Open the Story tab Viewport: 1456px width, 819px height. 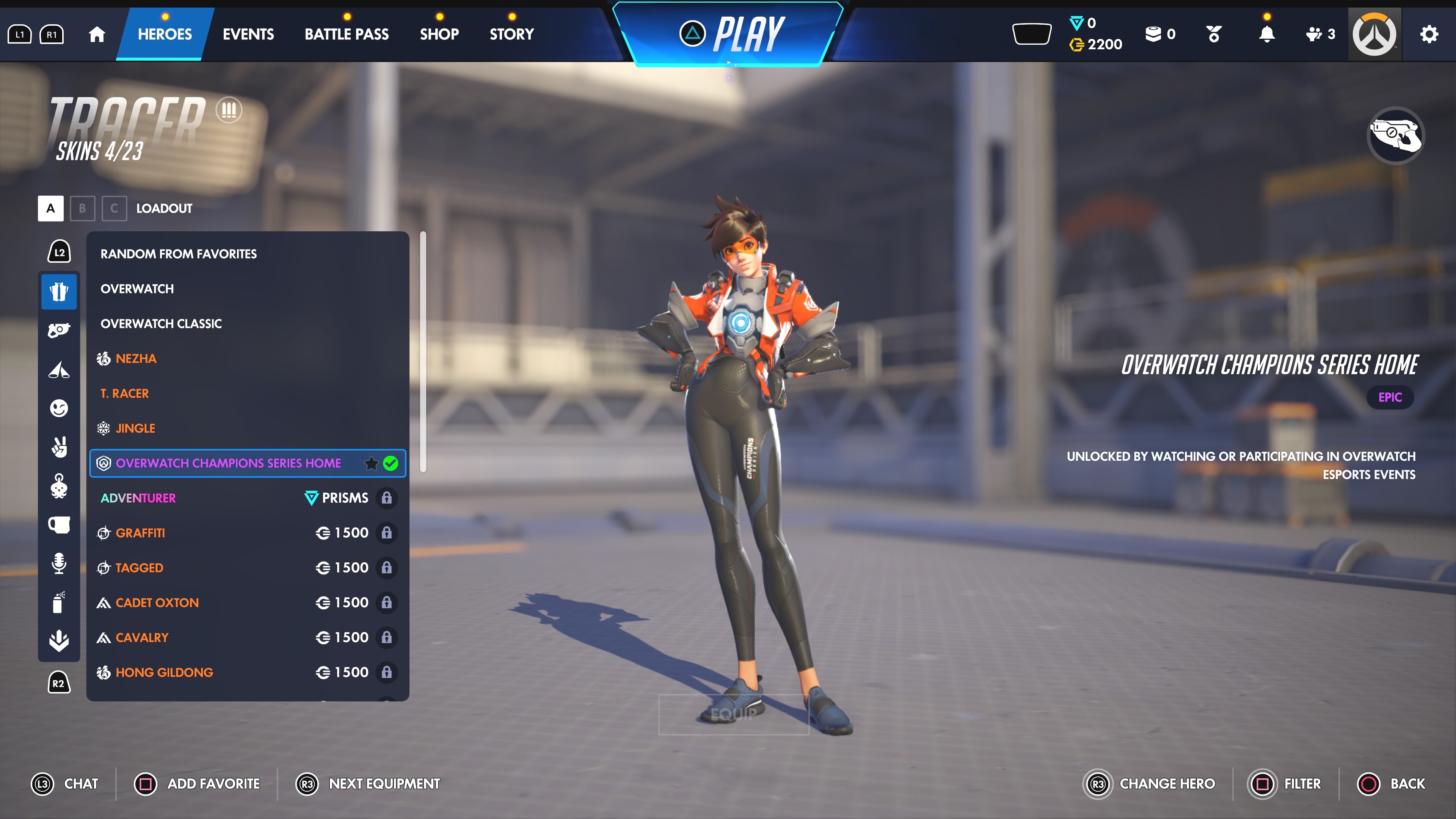coord(511,34)
